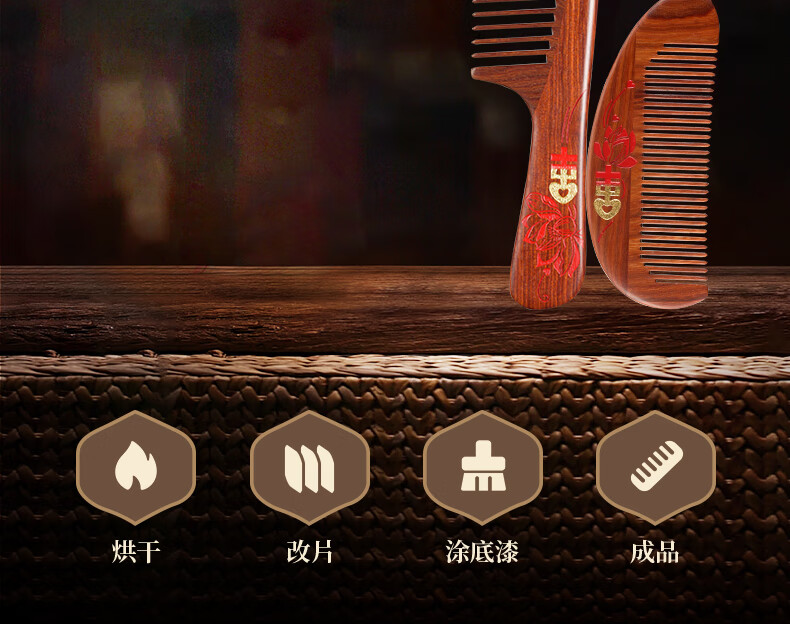Image resolution: width=790 pixels, height=624 pixels.
Task: Open the 涂底漆 paintbrush icon
Action: (482, 467)
